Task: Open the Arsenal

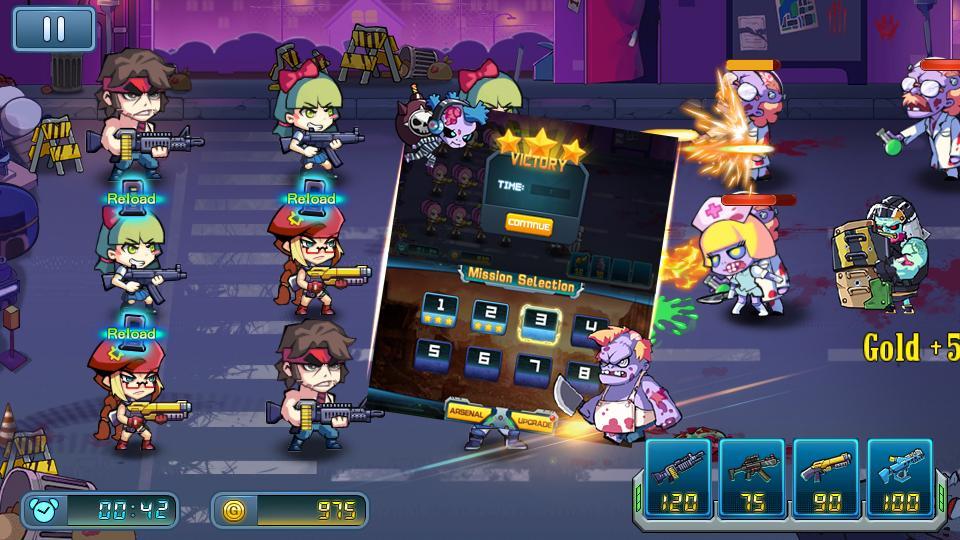Action: [x=467, y=411]
